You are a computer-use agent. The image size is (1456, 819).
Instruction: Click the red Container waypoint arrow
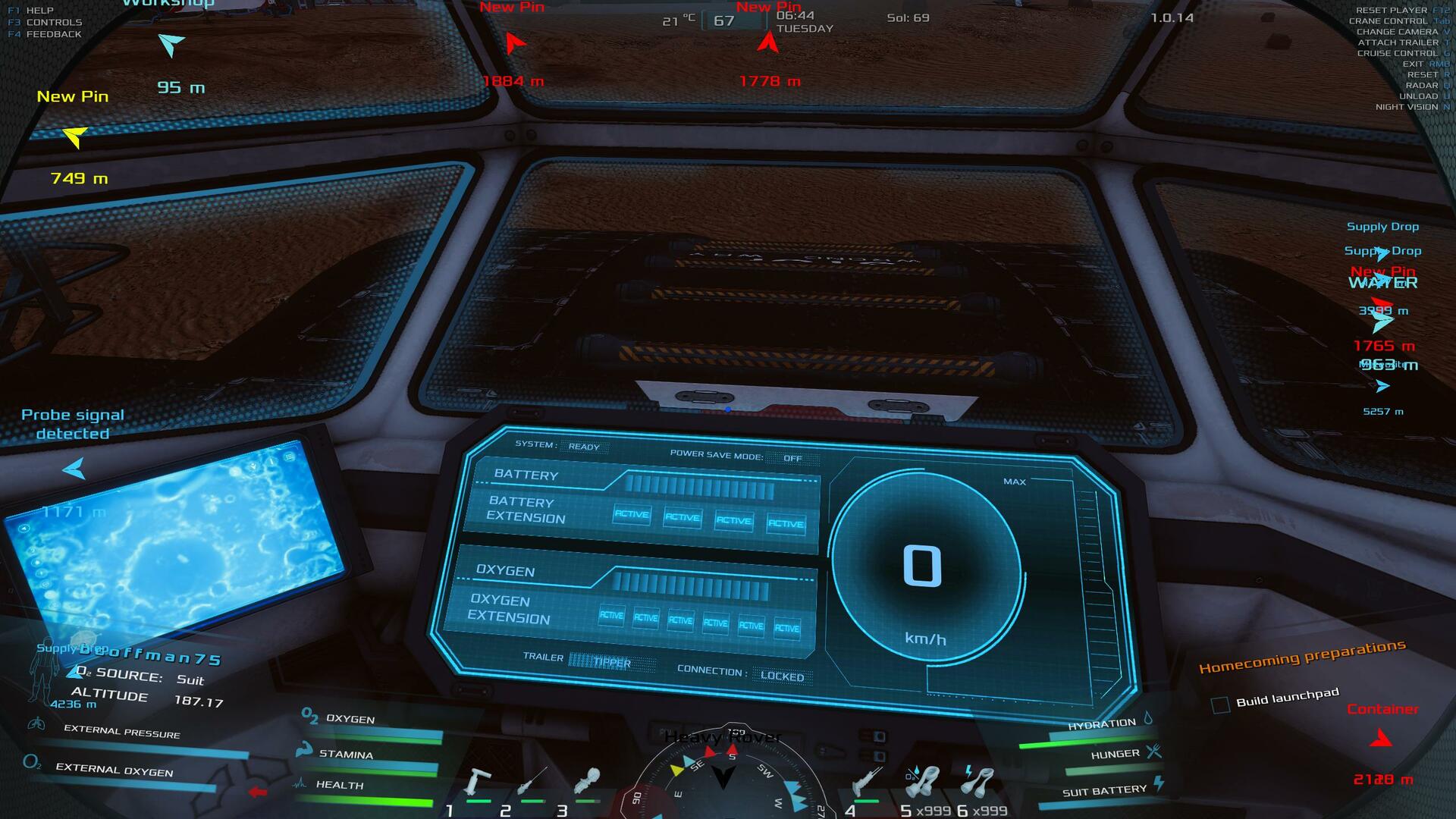1381,737
